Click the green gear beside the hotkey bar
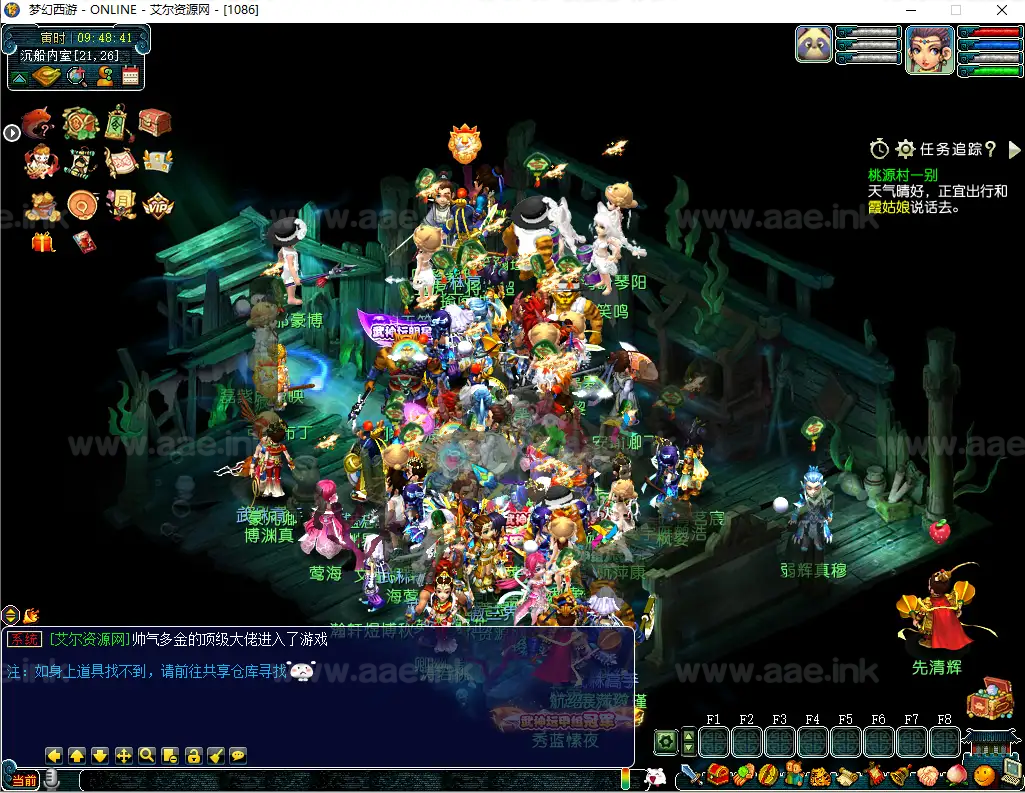This screenshot has width=1025, height=793. pos(666,742)
